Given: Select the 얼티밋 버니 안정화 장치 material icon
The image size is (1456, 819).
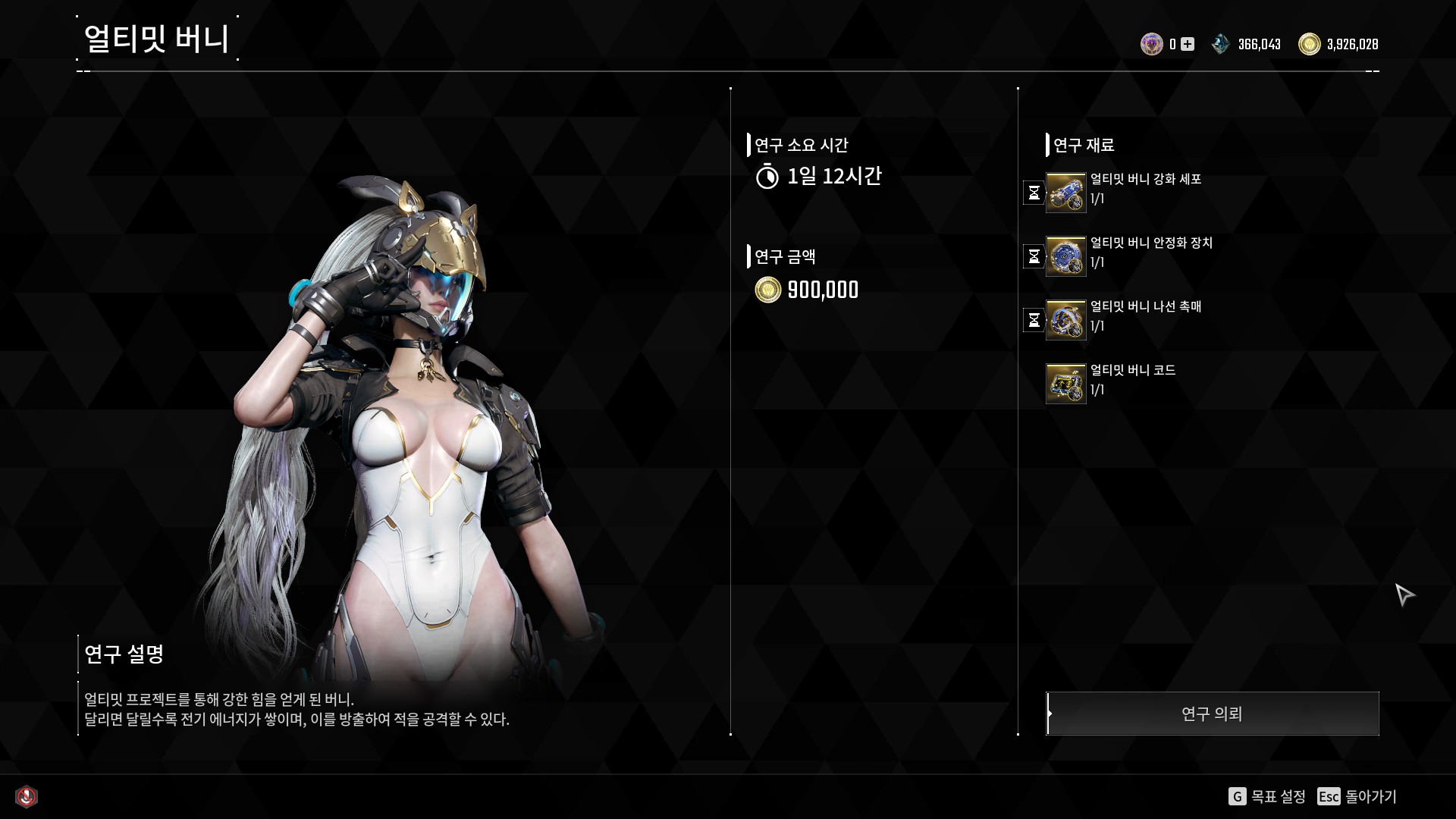Looking at the screenshot, I should 1065,256.
